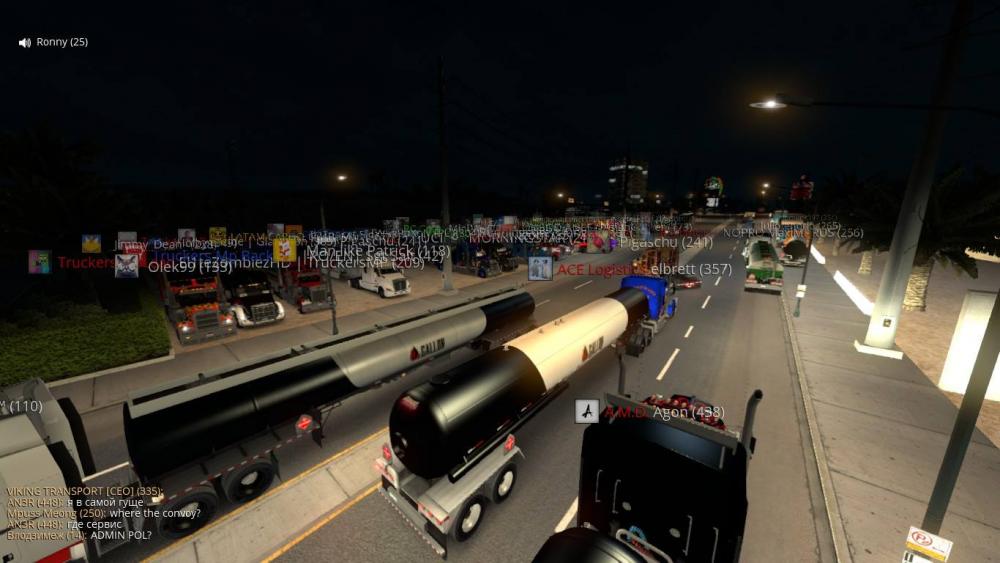Select the Agon (438) player name tag

point(688,412)
